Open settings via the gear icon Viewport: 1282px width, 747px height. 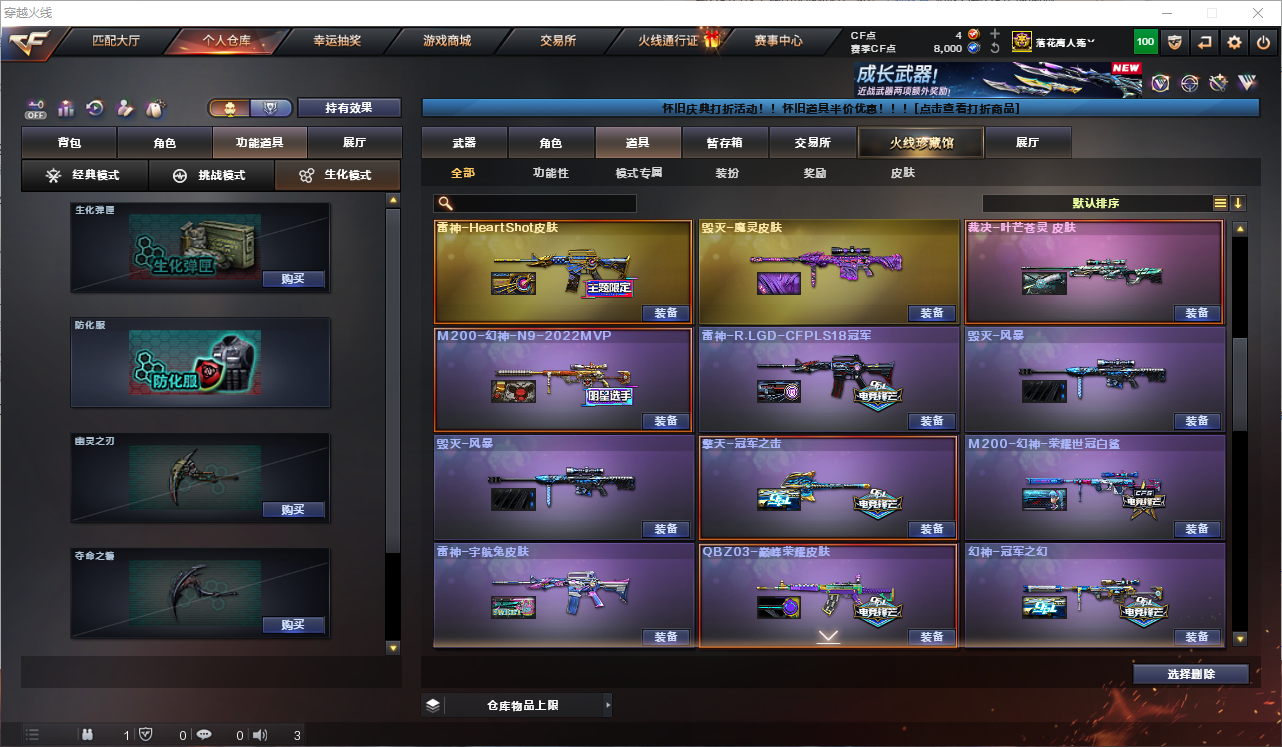pyautogui.click(x=1234, y=41)
